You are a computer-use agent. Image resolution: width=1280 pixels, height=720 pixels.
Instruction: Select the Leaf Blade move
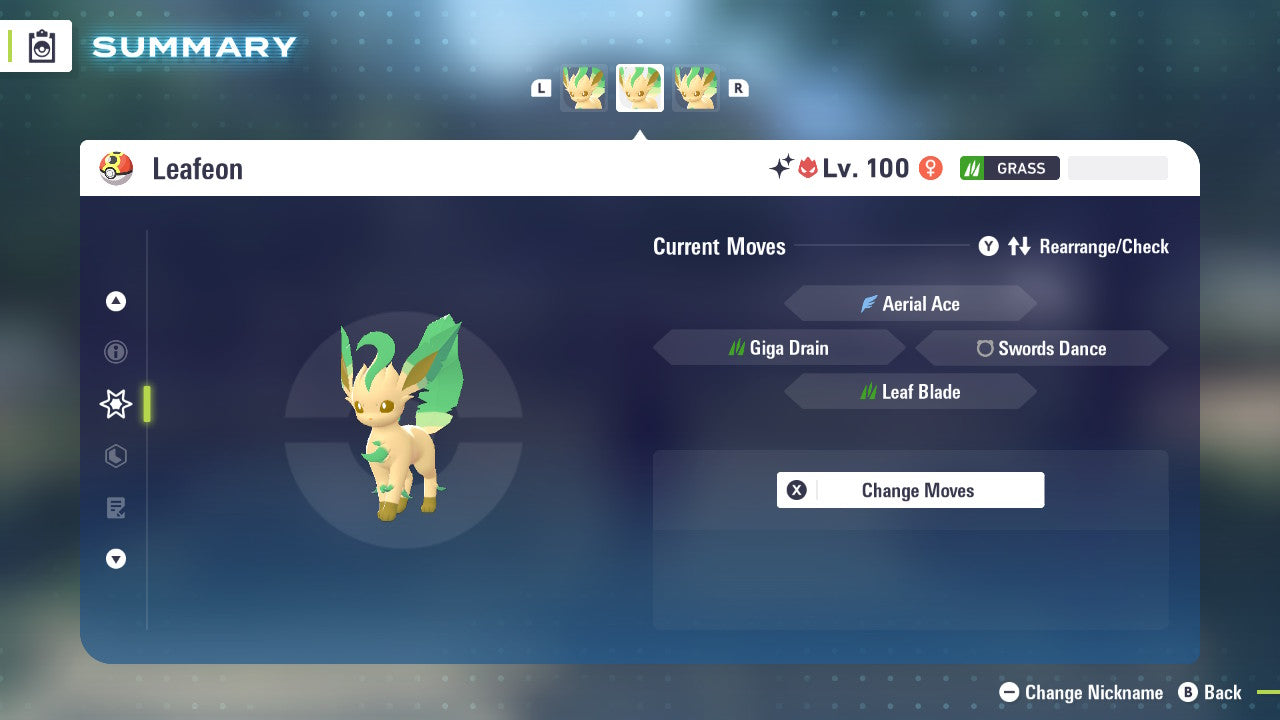pyautogui.click(x=910, y=391)
